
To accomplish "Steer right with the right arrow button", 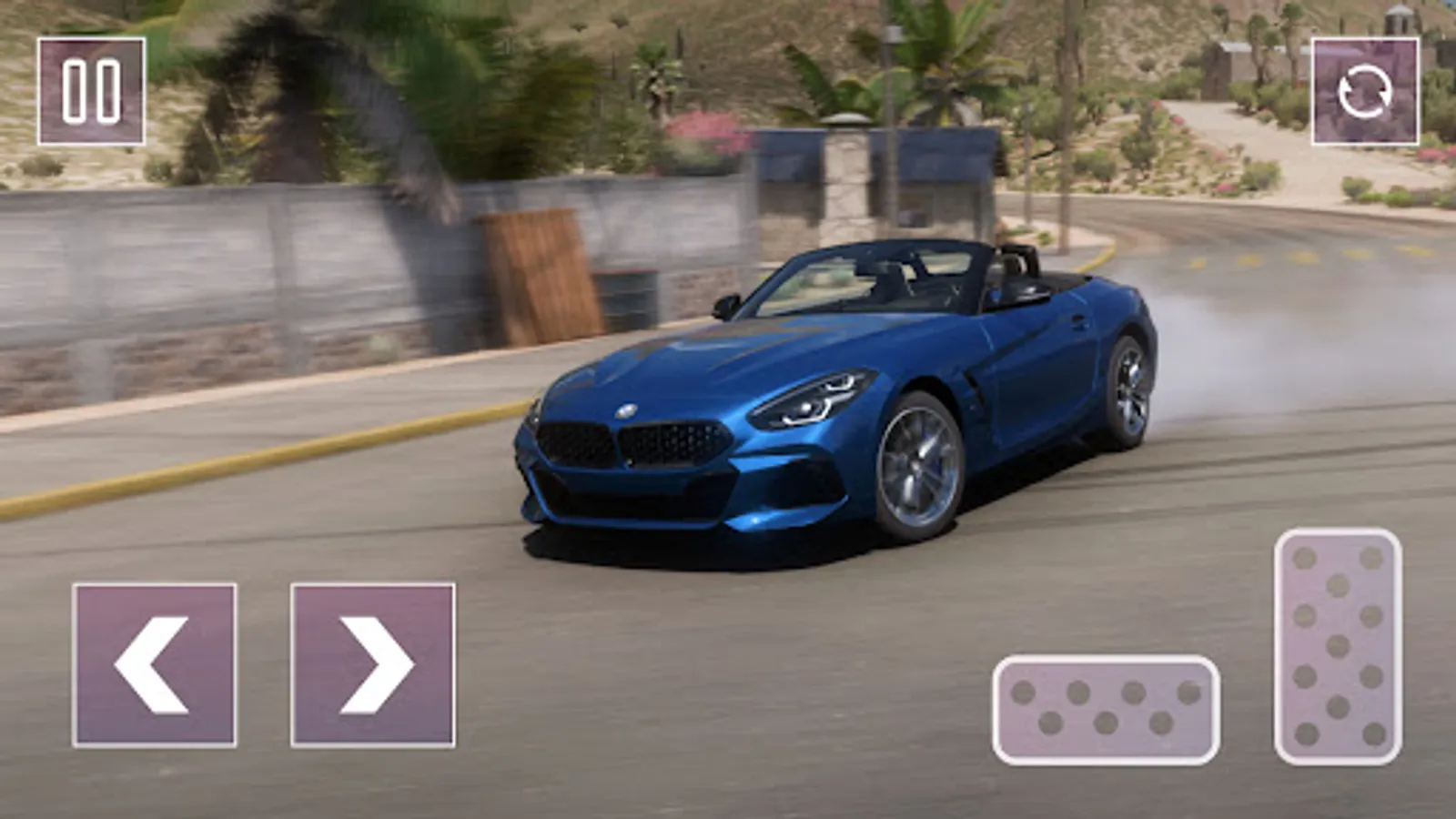I will 373,665.
